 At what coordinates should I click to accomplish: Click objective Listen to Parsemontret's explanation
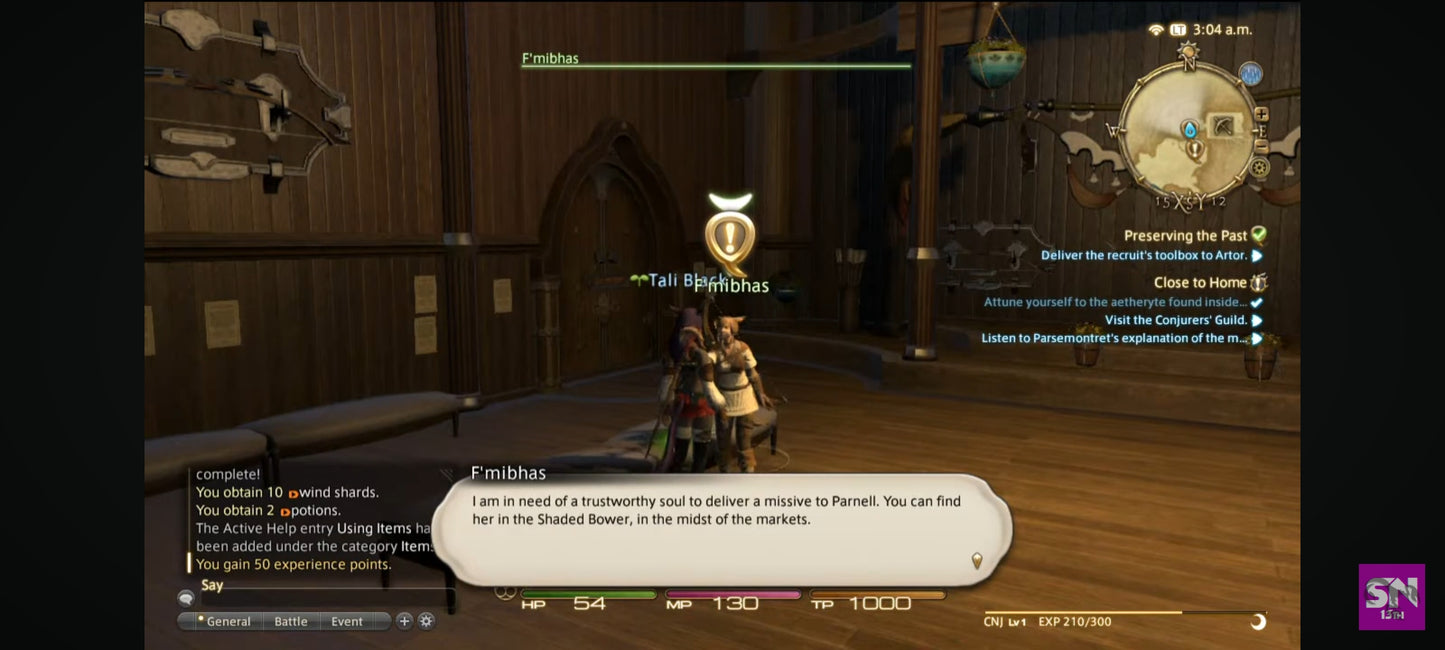tap(1114, 338)
